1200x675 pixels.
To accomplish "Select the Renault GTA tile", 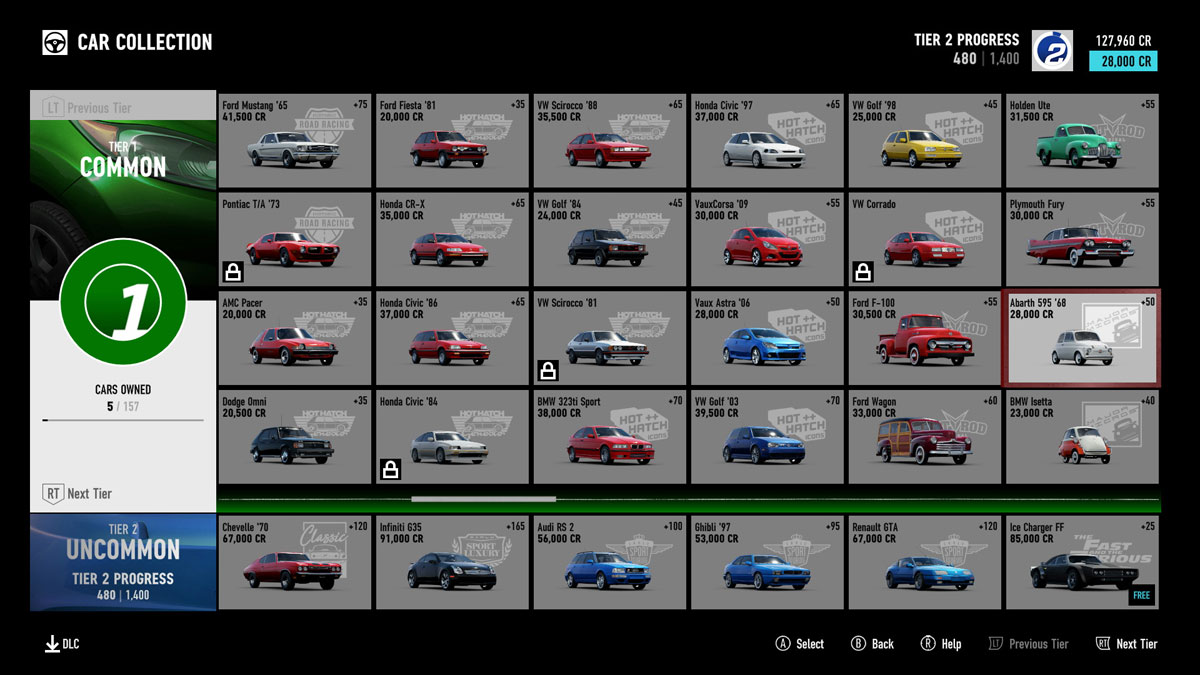I will [x=924, y=563].
